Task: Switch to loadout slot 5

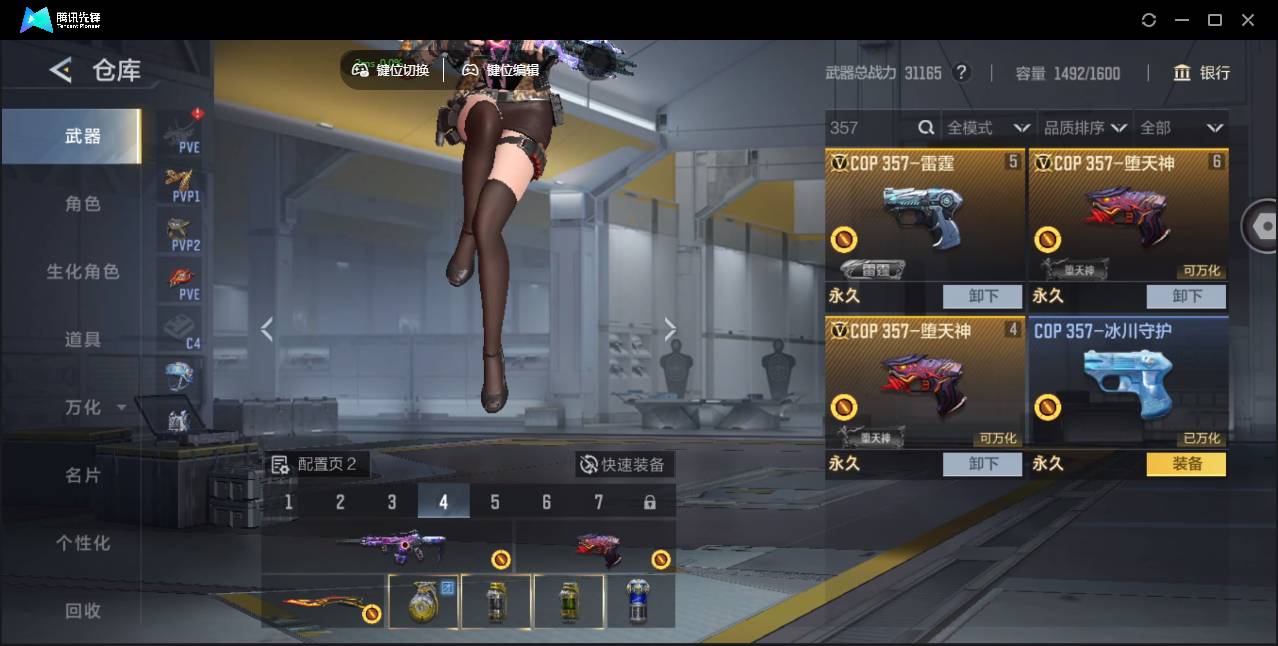Action: (x=495, y=502)
